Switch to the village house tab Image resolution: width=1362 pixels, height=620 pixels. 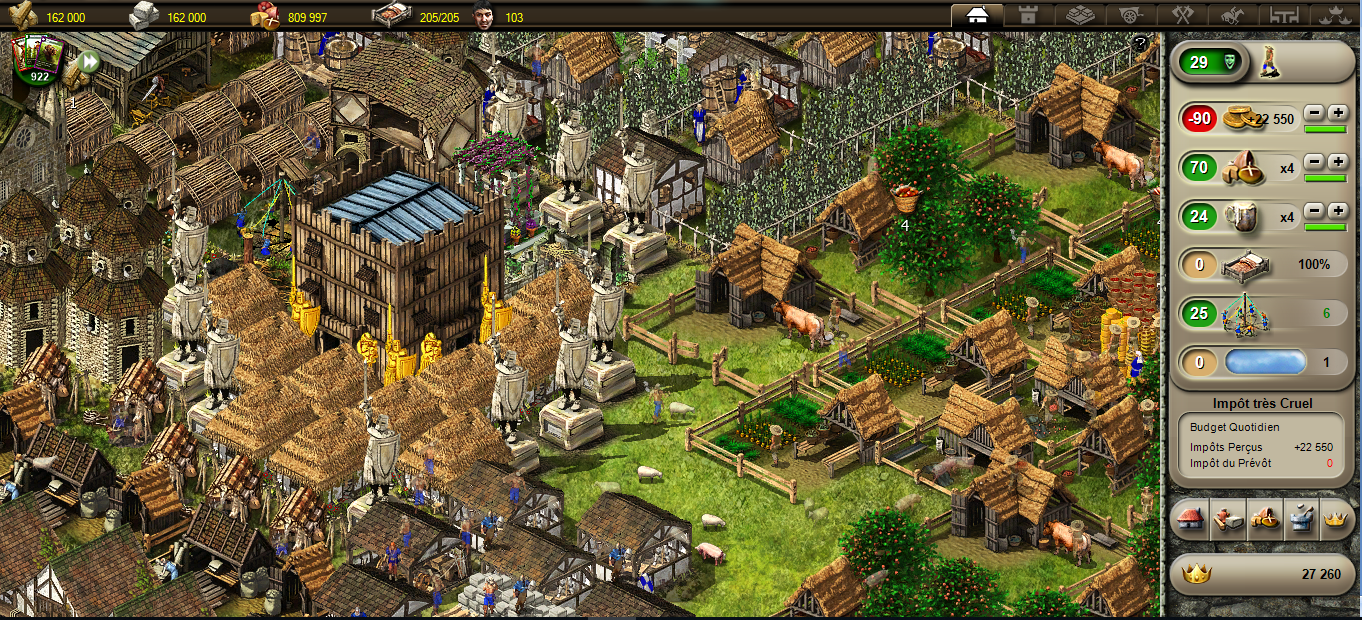[977, 15]
